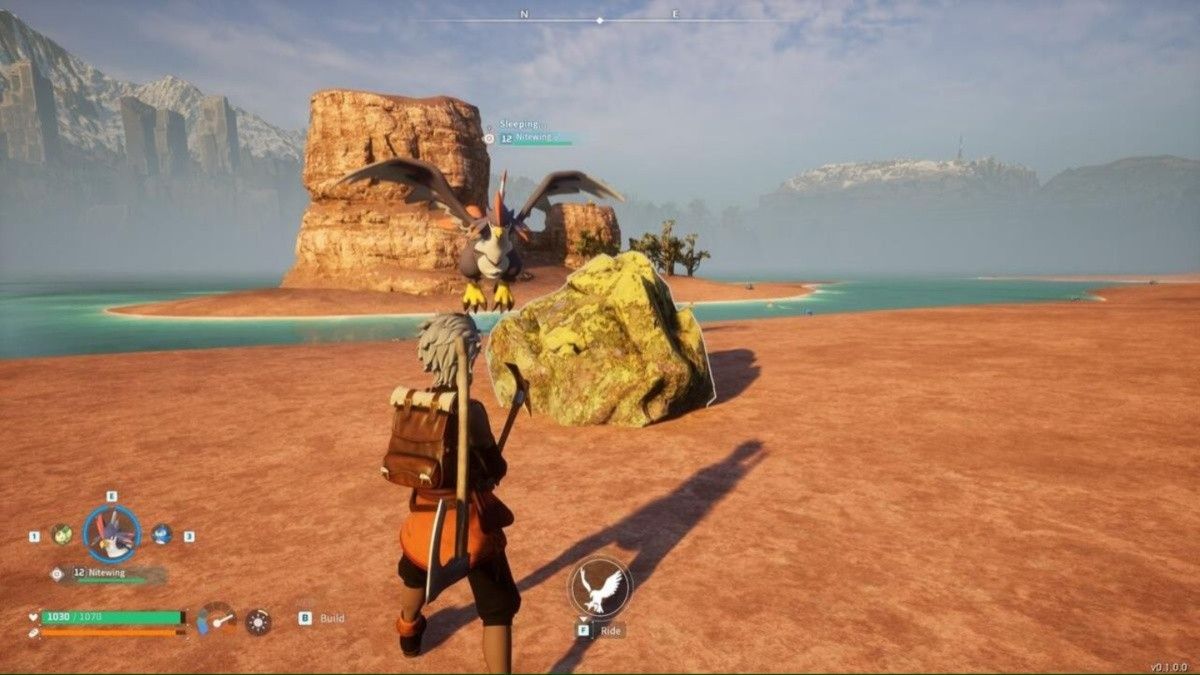Image resolution: width=1200 pixels, height=675 pixels.
Task: Click the temperature gauge dial
Action: tap(216, 619)
